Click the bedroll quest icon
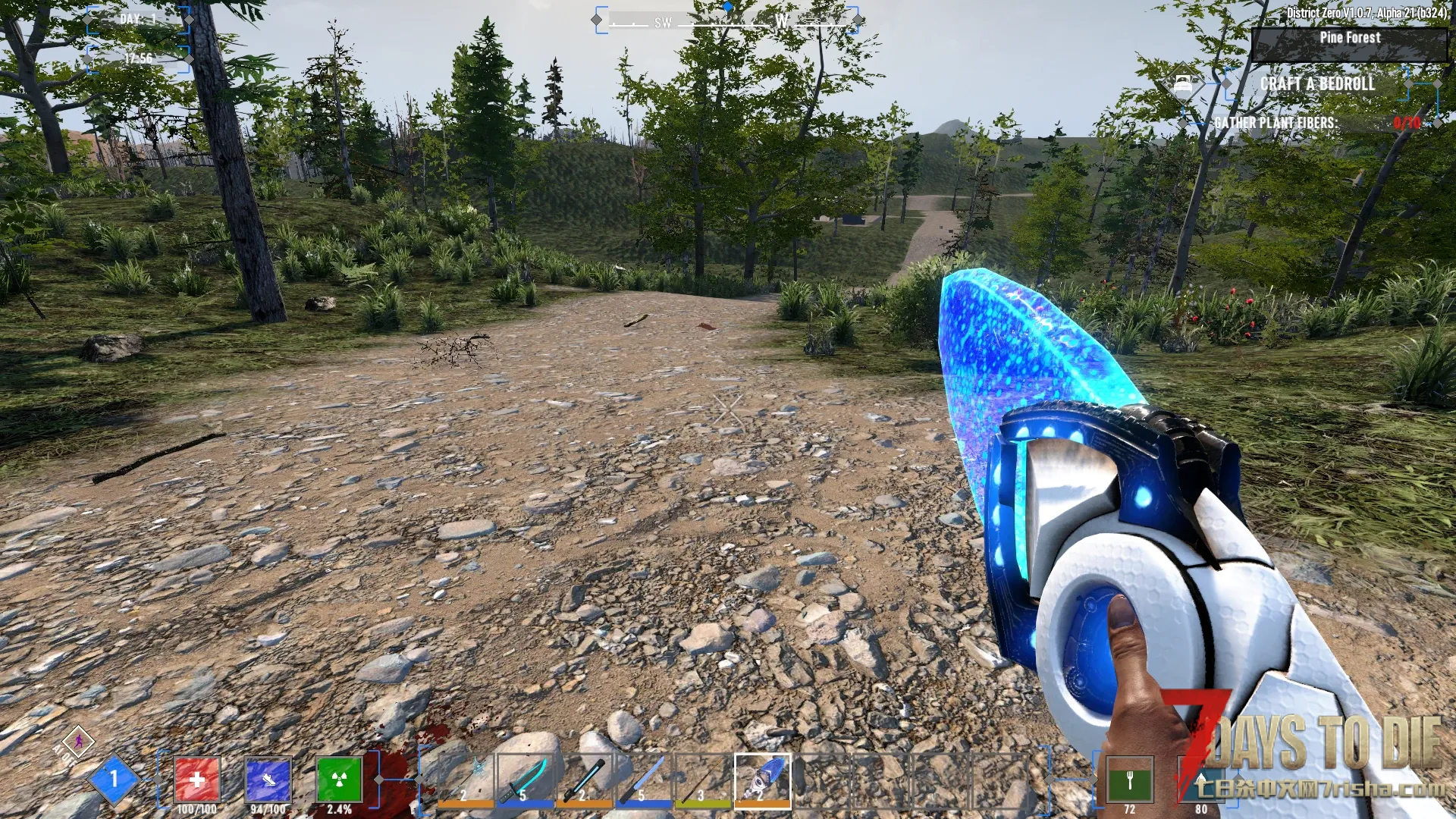 tap(1183, 84)
